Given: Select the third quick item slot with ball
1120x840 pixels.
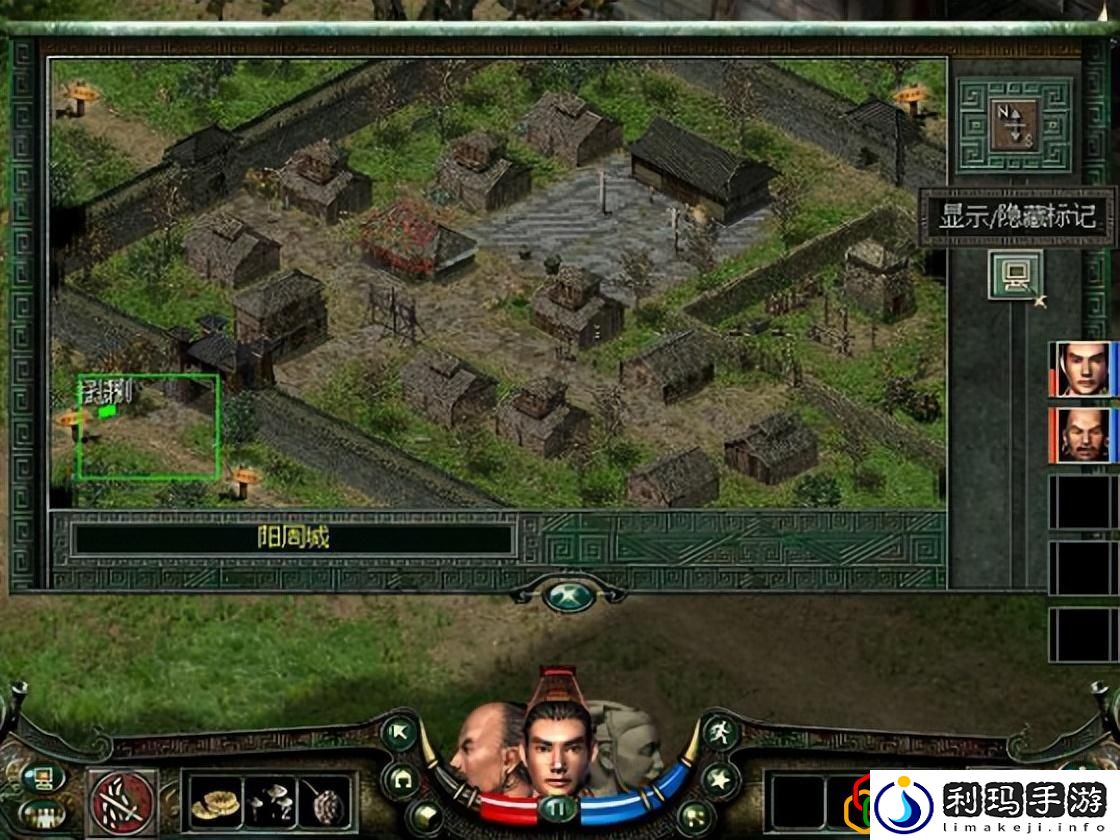Looking at the screenshot, I should (326, 802).
